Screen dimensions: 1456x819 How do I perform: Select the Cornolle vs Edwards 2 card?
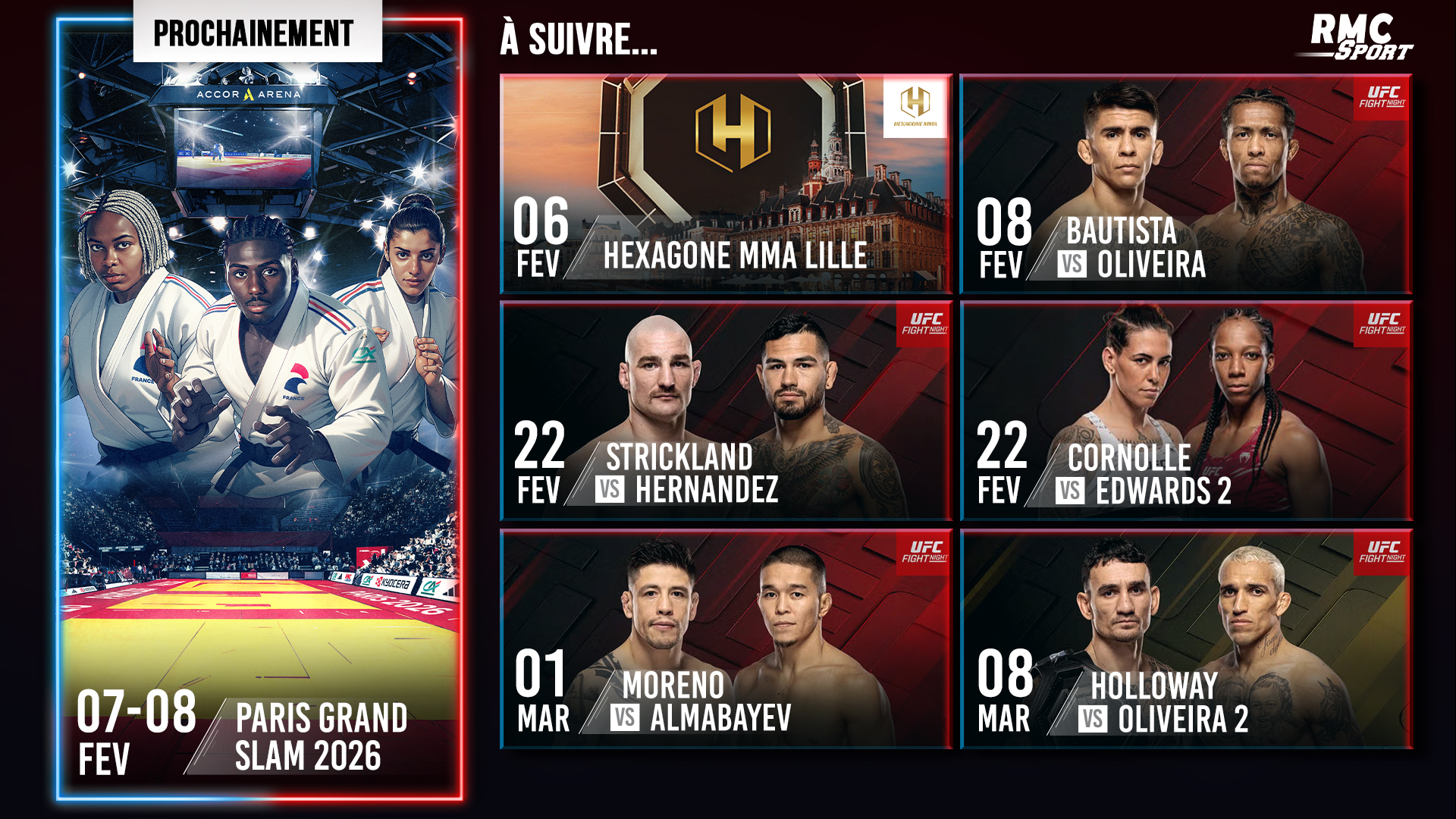(x=1185, y=411)
